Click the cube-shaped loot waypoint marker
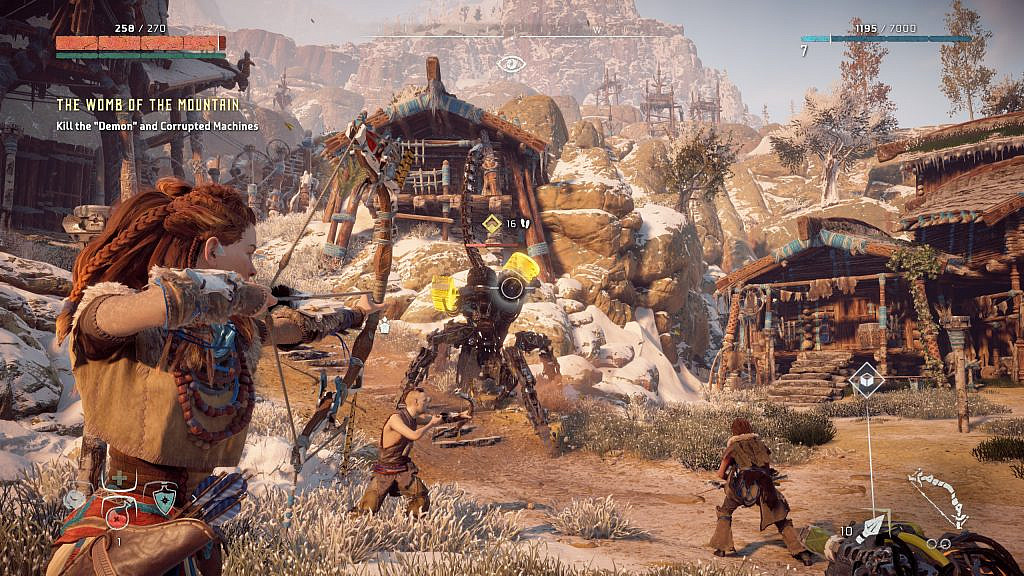Screen dimensions: 1024x576 tap(866, 380)
